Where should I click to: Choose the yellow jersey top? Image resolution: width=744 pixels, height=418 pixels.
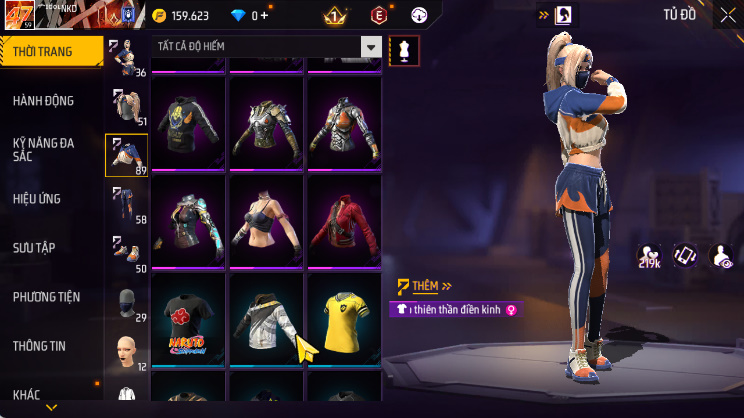click(x=344, y=322)
